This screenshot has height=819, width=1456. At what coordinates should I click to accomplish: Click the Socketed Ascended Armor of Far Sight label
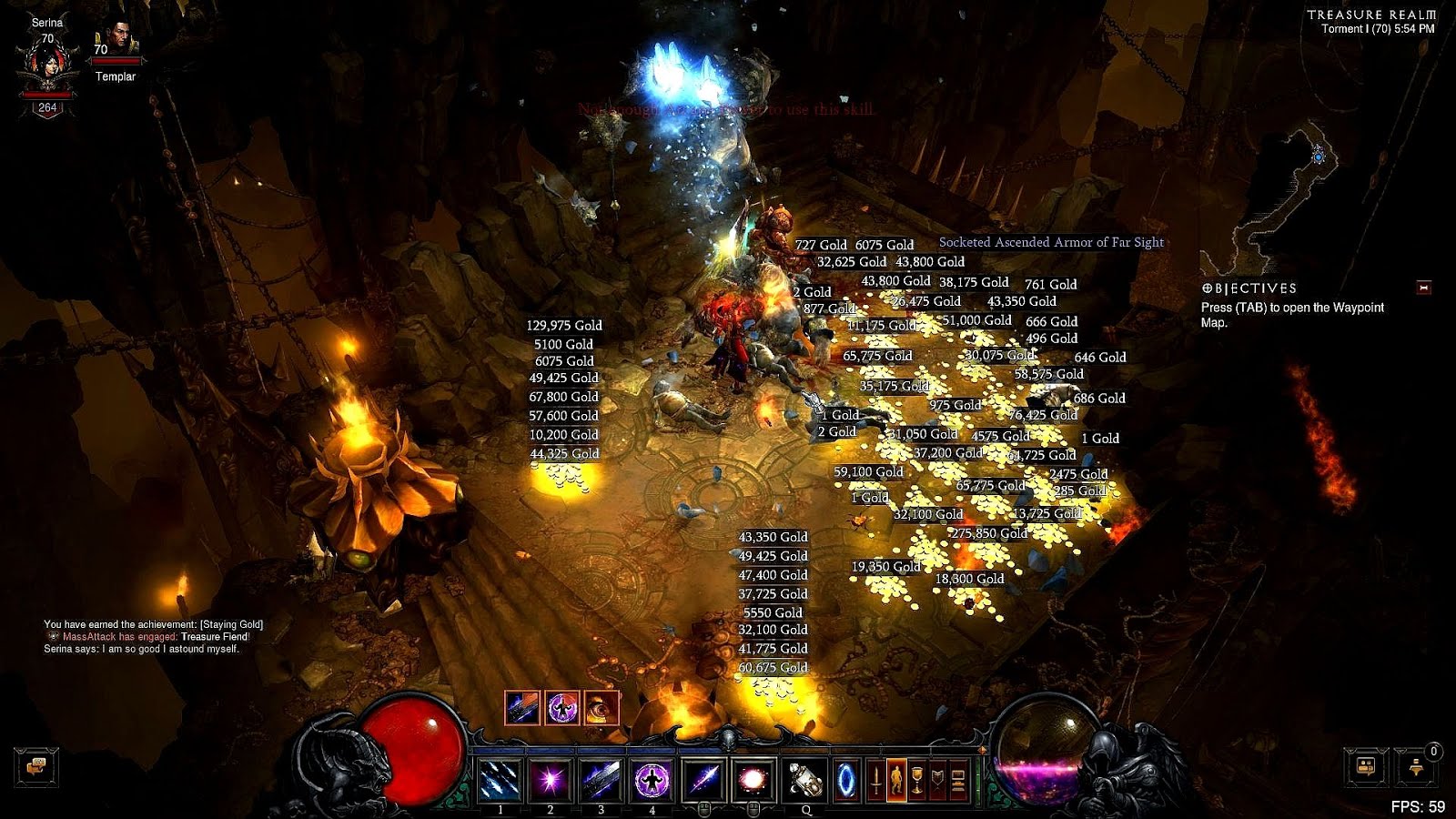(x=1051, y=242)
